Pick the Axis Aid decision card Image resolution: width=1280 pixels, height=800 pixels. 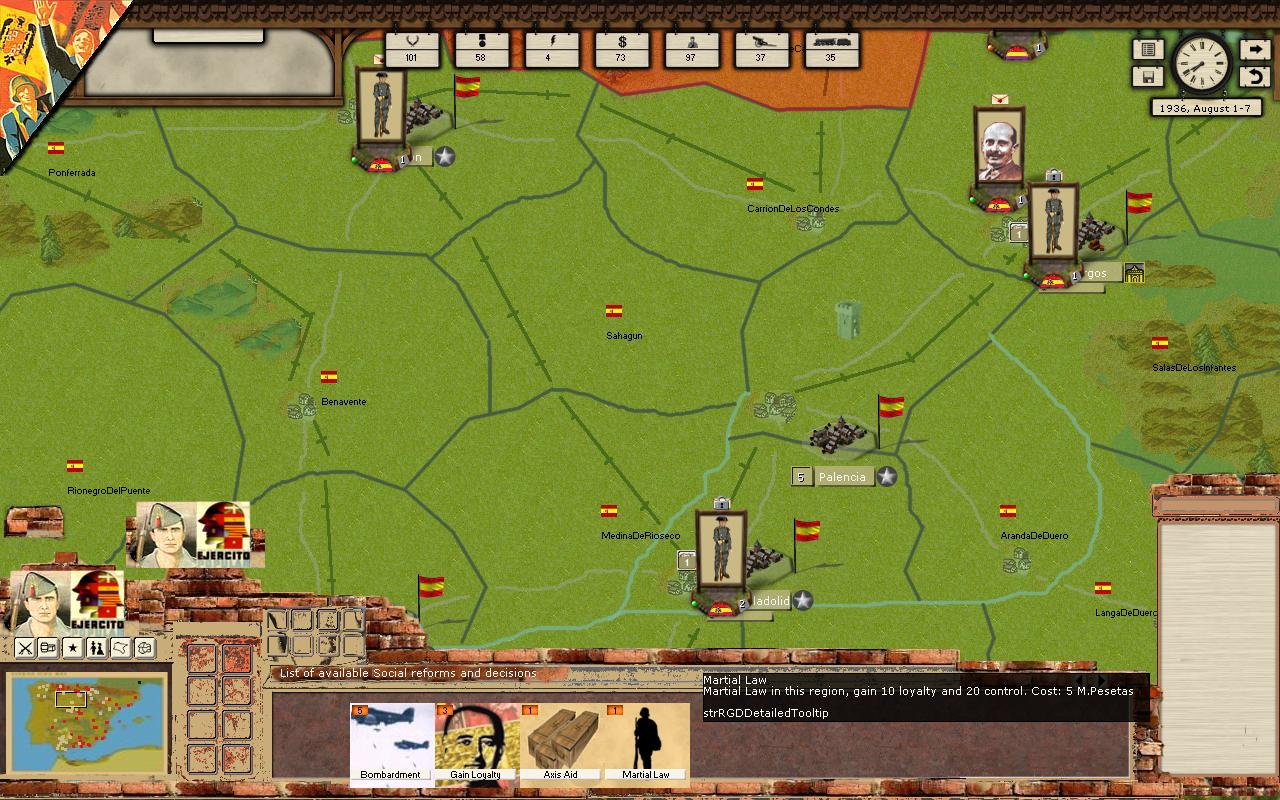coord(561,742)
